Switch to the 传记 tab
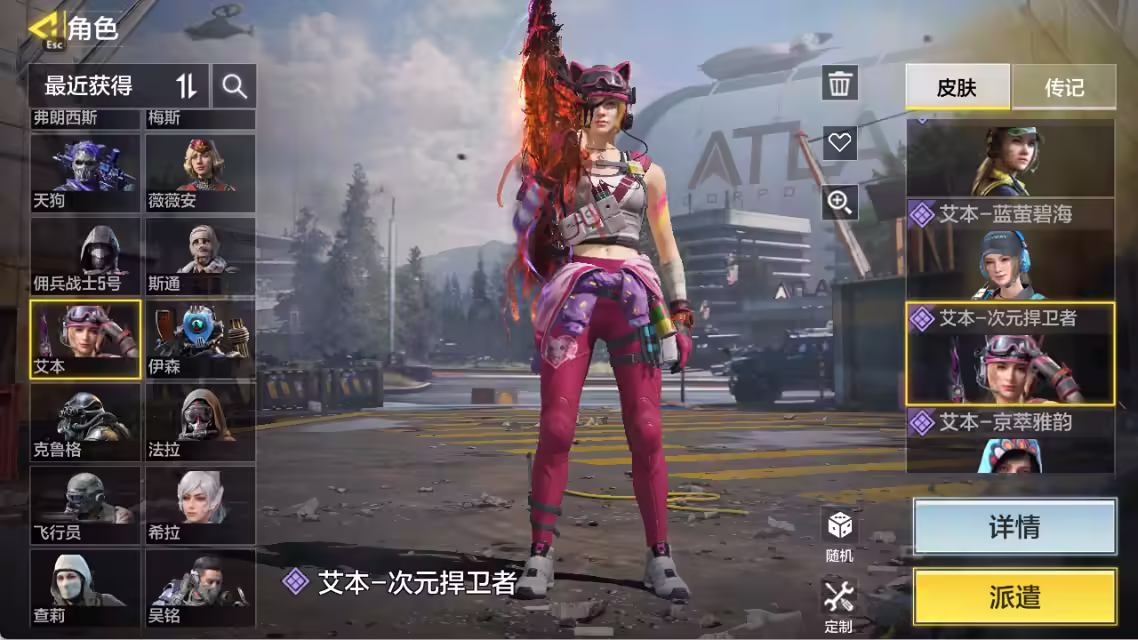This screenshot has width=1138, height=640. (x=1064, y=87)
